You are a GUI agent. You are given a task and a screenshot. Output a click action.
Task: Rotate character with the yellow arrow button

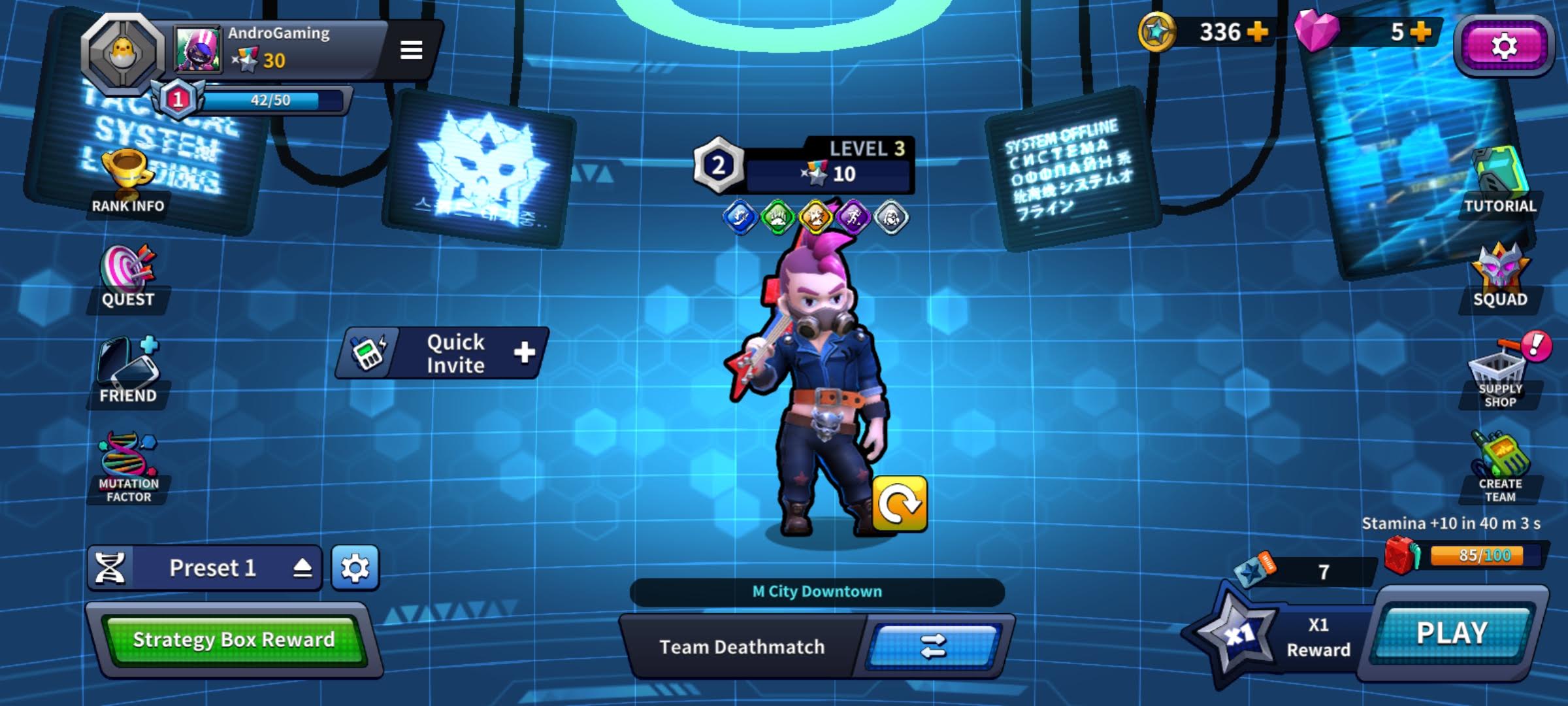coord(900,503)
